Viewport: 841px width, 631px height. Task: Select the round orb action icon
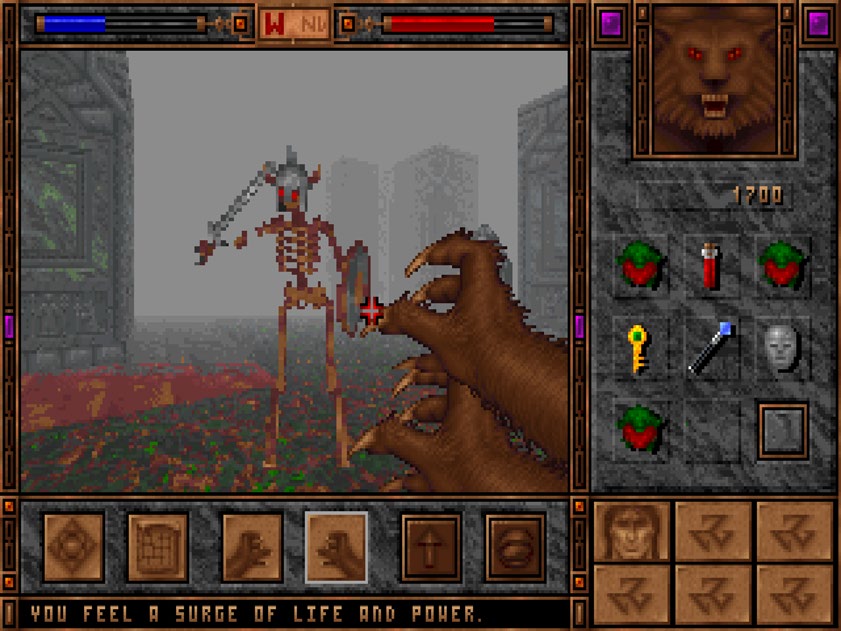coord(515,547)
